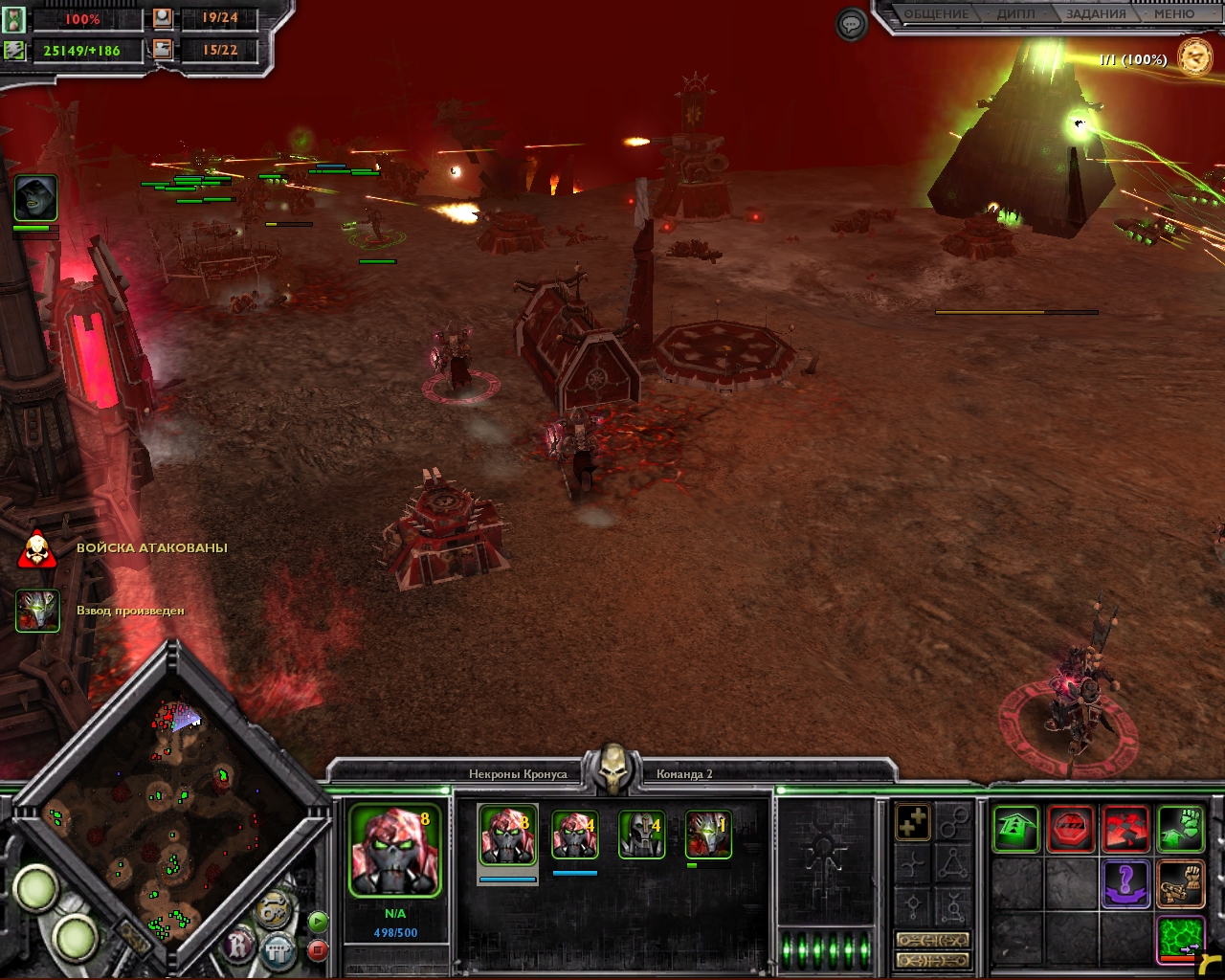Toggle the bronze gun-and-fist stance icon

pos(1180,883)
